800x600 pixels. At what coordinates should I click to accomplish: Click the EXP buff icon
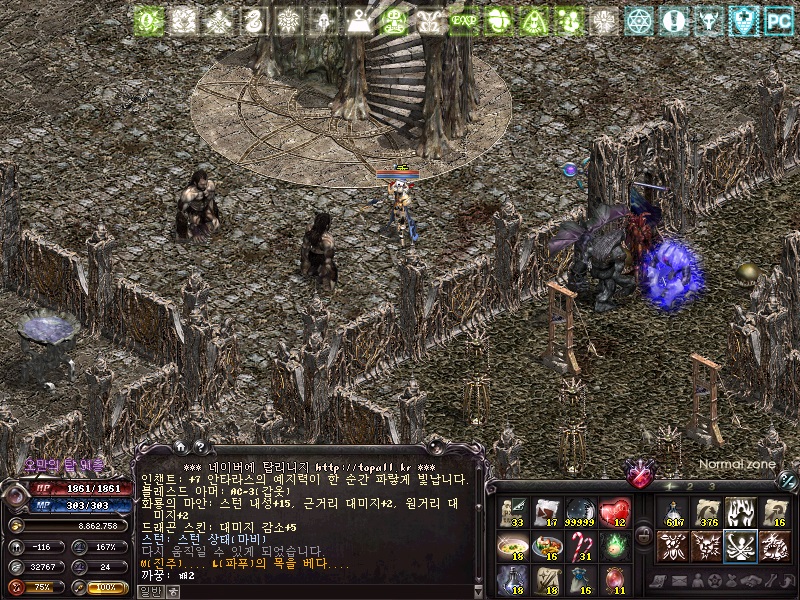(463, 19)
